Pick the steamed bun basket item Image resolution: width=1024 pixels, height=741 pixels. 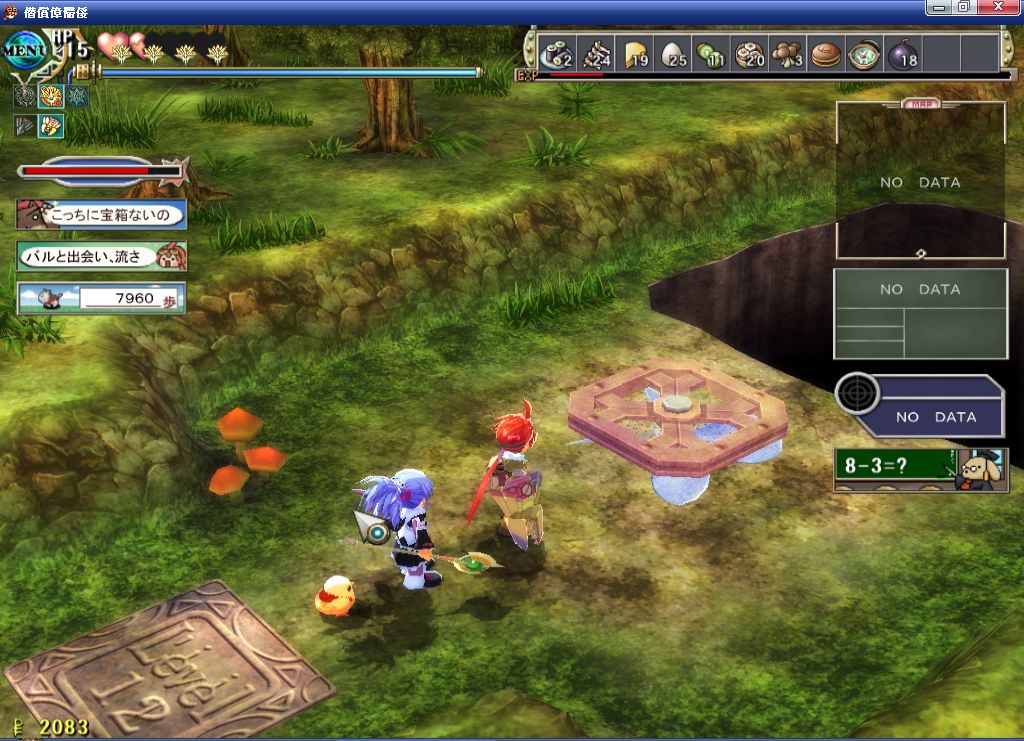coord(749,54)
